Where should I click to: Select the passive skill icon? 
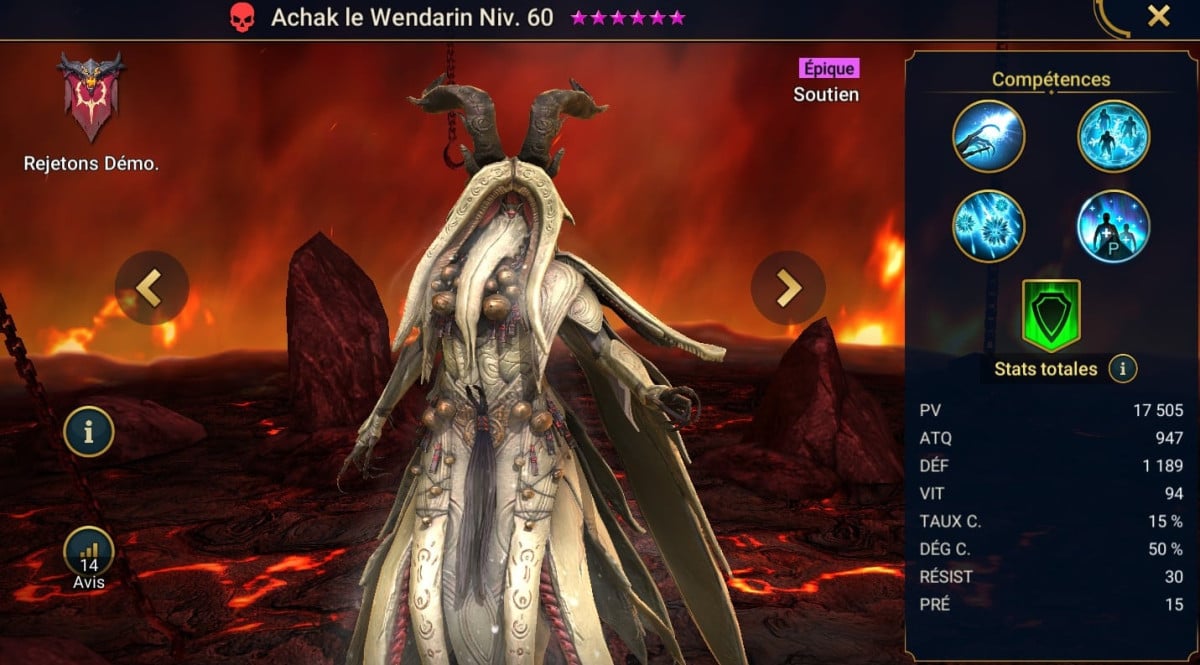click(1113, 226)
